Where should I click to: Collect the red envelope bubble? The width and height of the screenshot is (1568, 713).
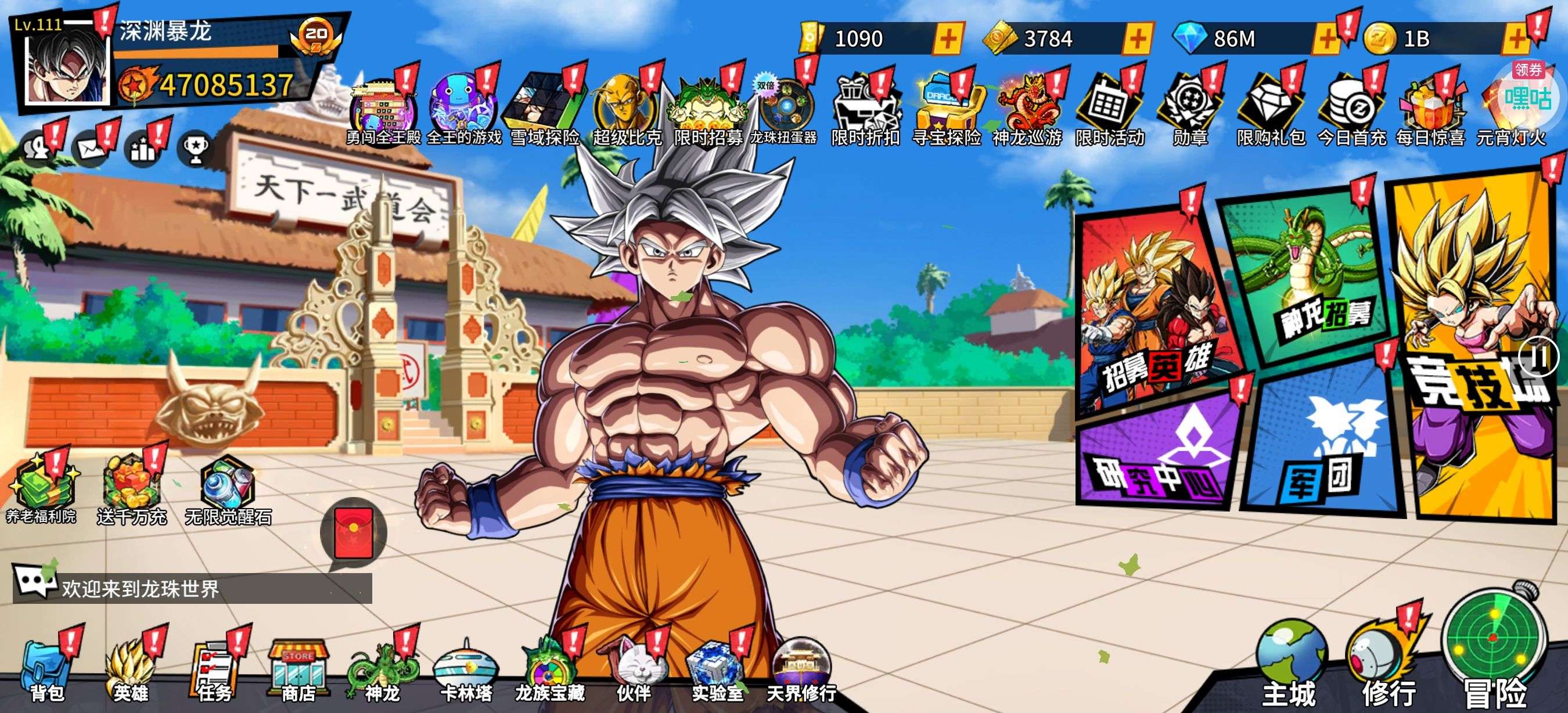(x=354, y=532)
